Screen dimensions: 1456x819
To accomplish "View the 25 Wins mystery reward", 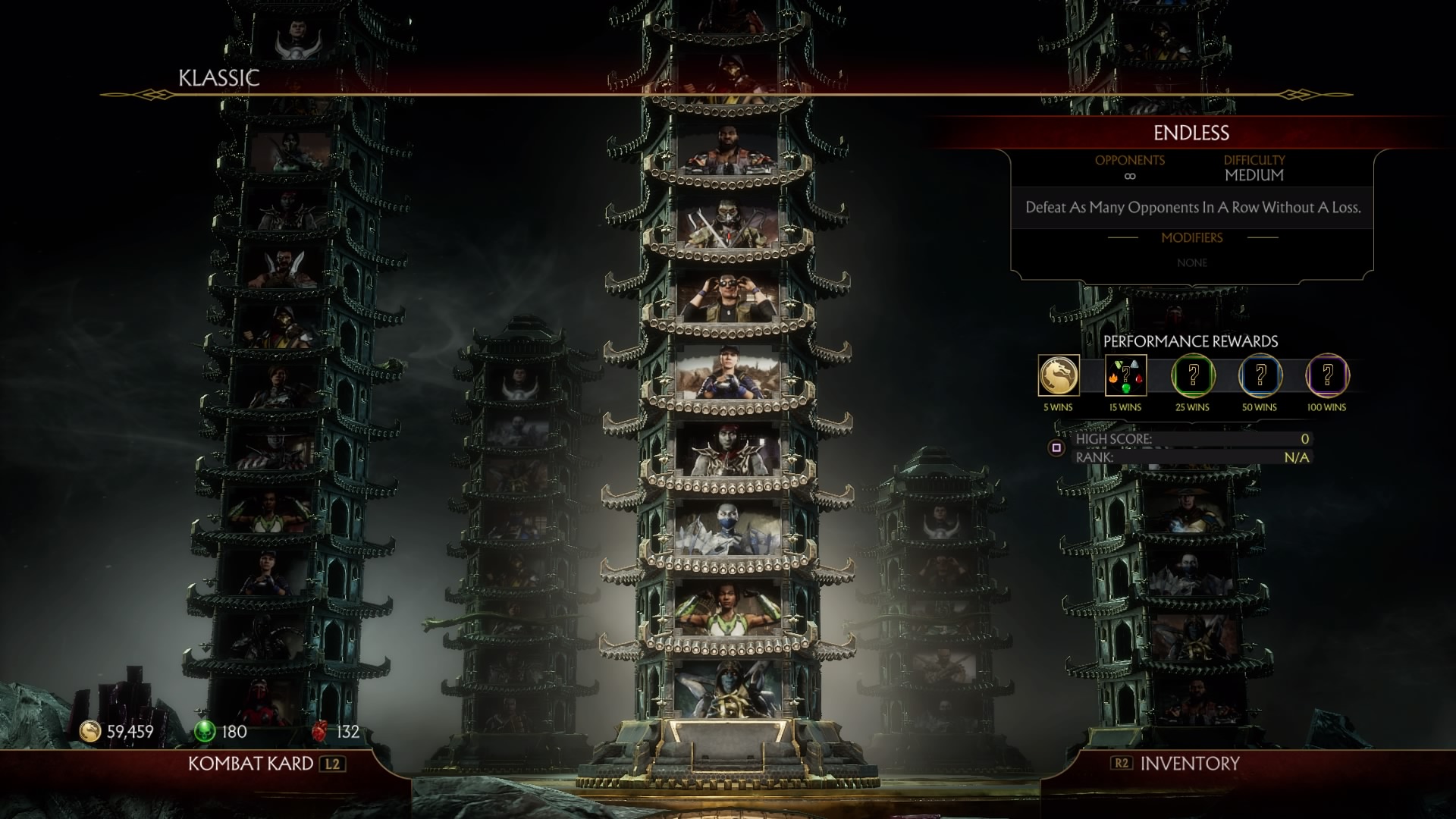I will [x=1193, y=376].
